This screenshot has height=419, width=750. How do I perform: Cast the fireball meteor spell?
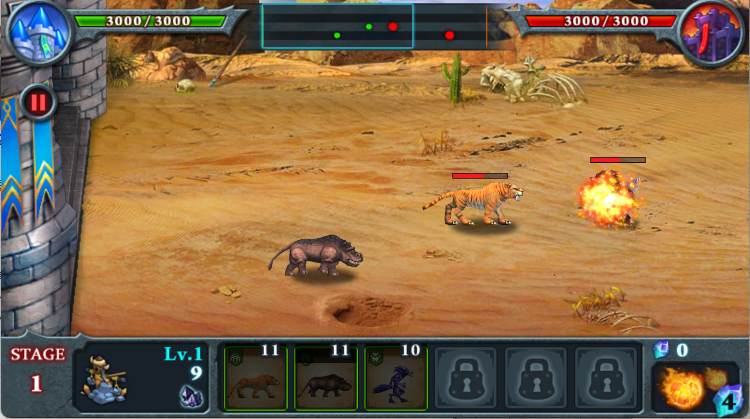692,386
